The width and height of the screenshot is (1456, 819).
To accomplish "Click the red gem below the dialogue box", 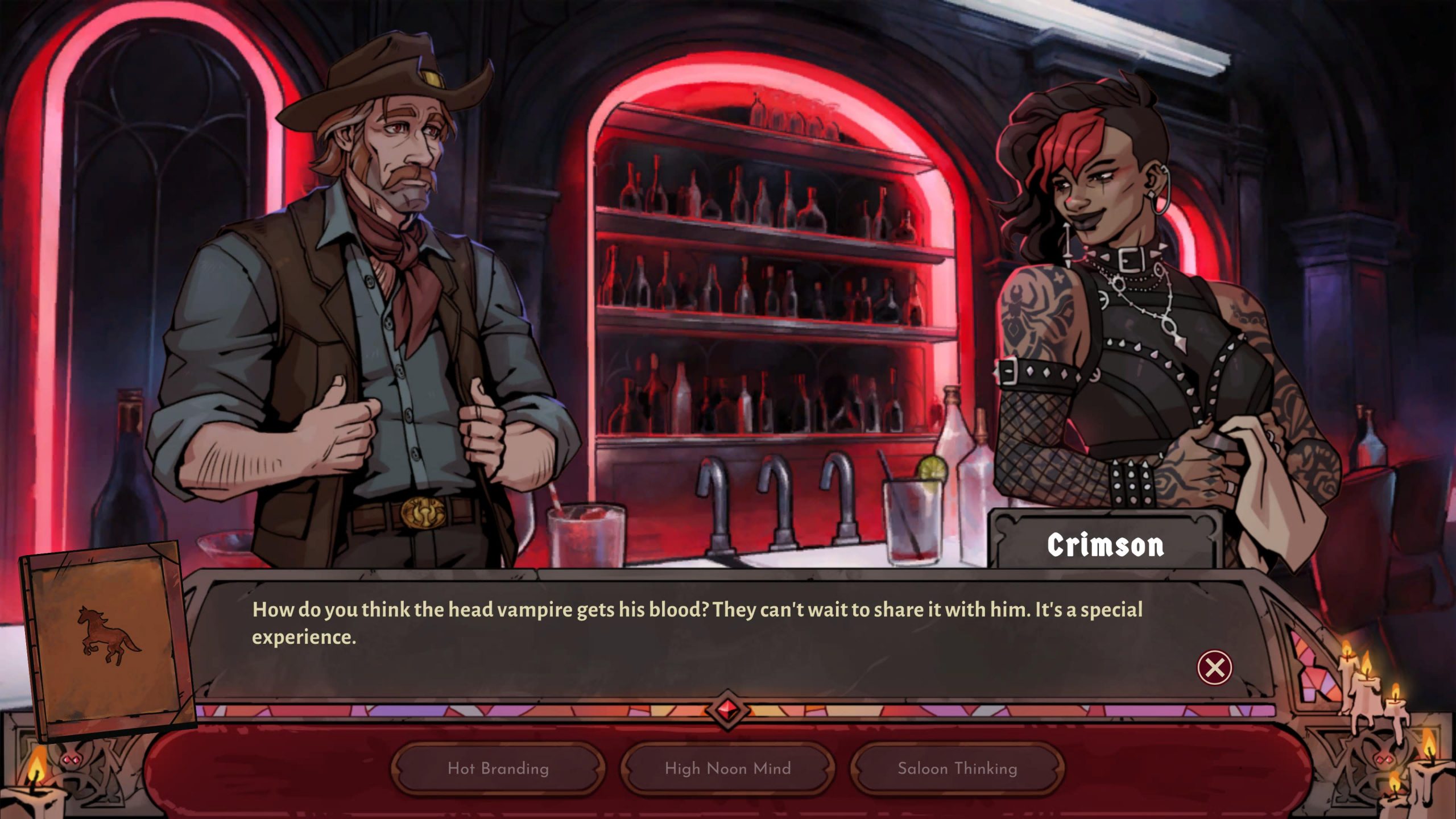I will [727, 710].
